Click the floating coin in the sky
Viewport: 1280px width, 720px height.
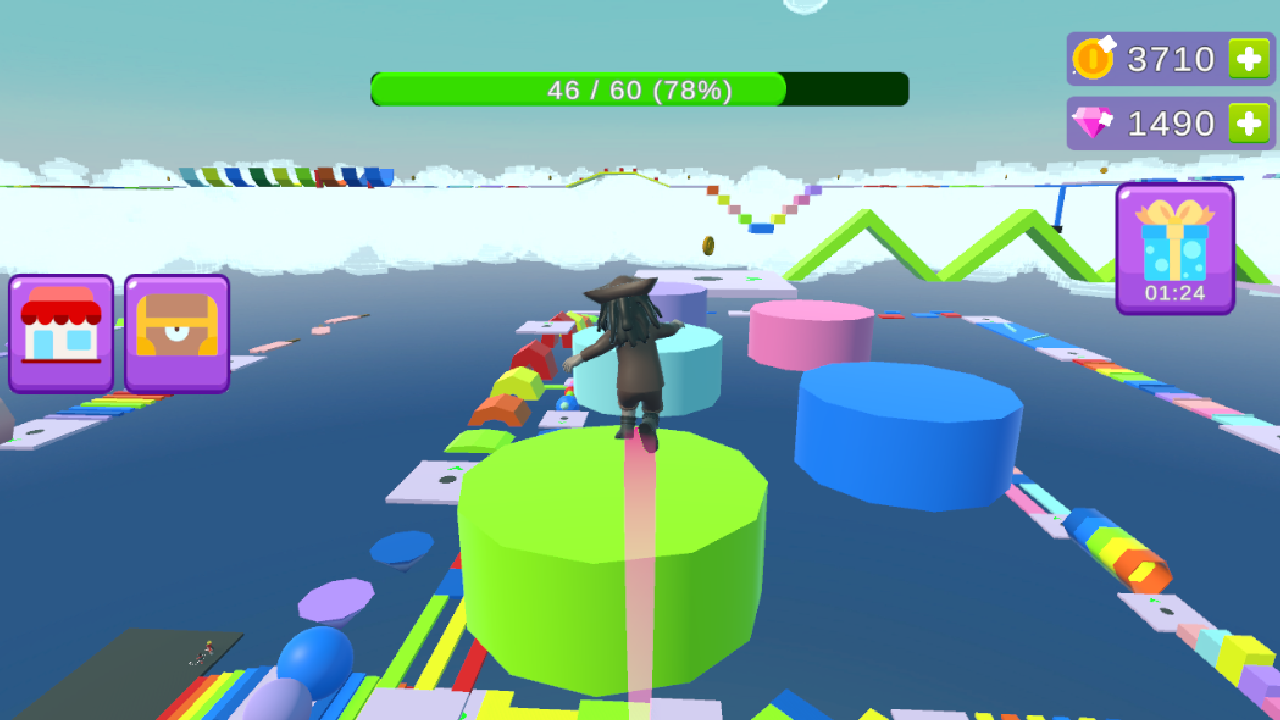(x=706, y=247)
